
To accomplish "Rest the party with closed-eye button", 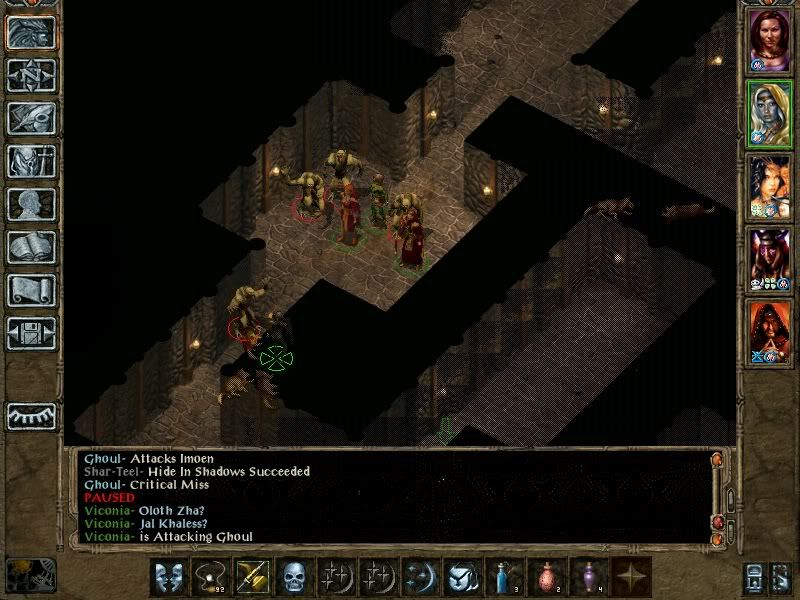I will point(31,416).
